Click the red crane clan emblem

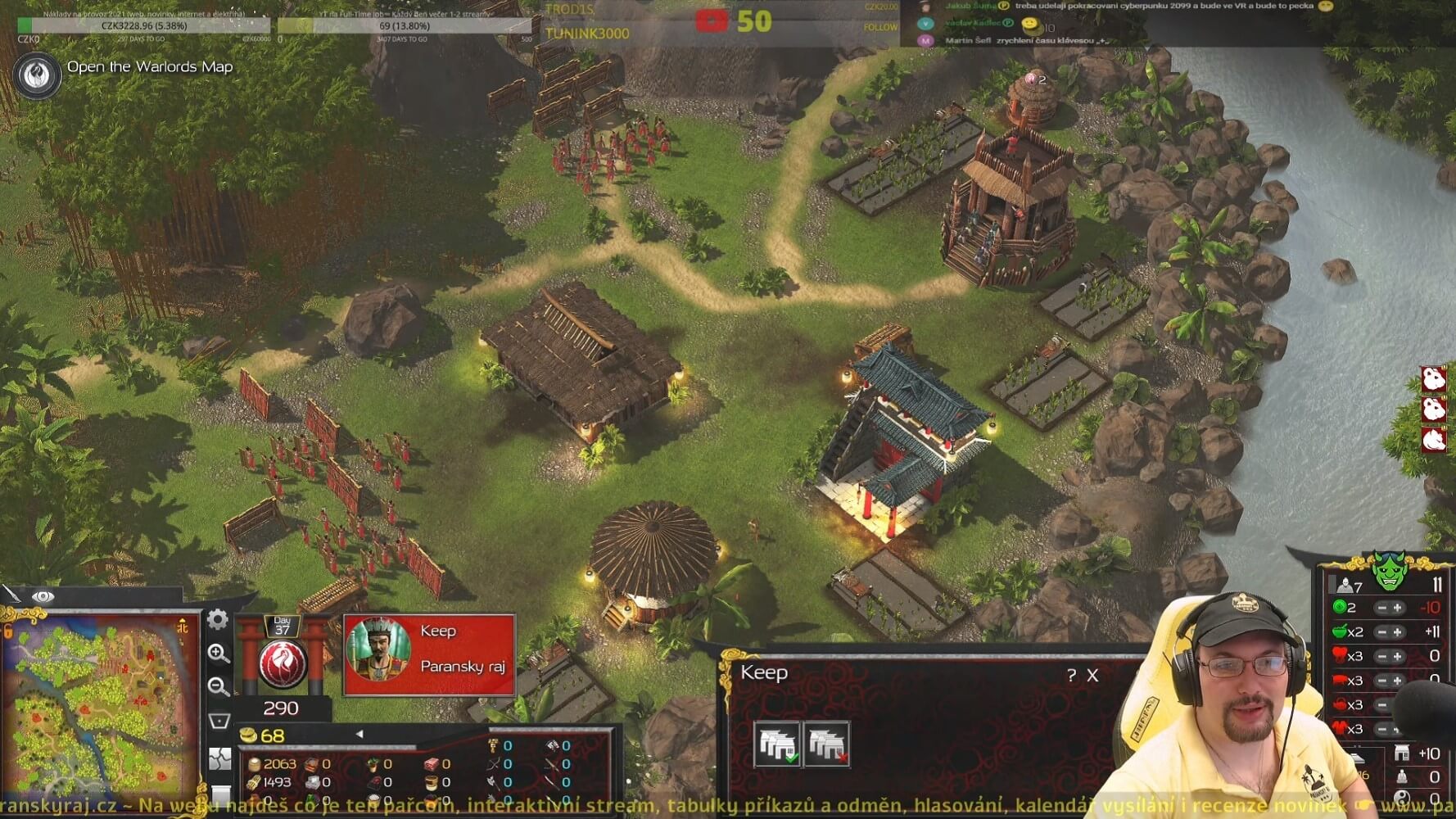(x=282, y=664)
